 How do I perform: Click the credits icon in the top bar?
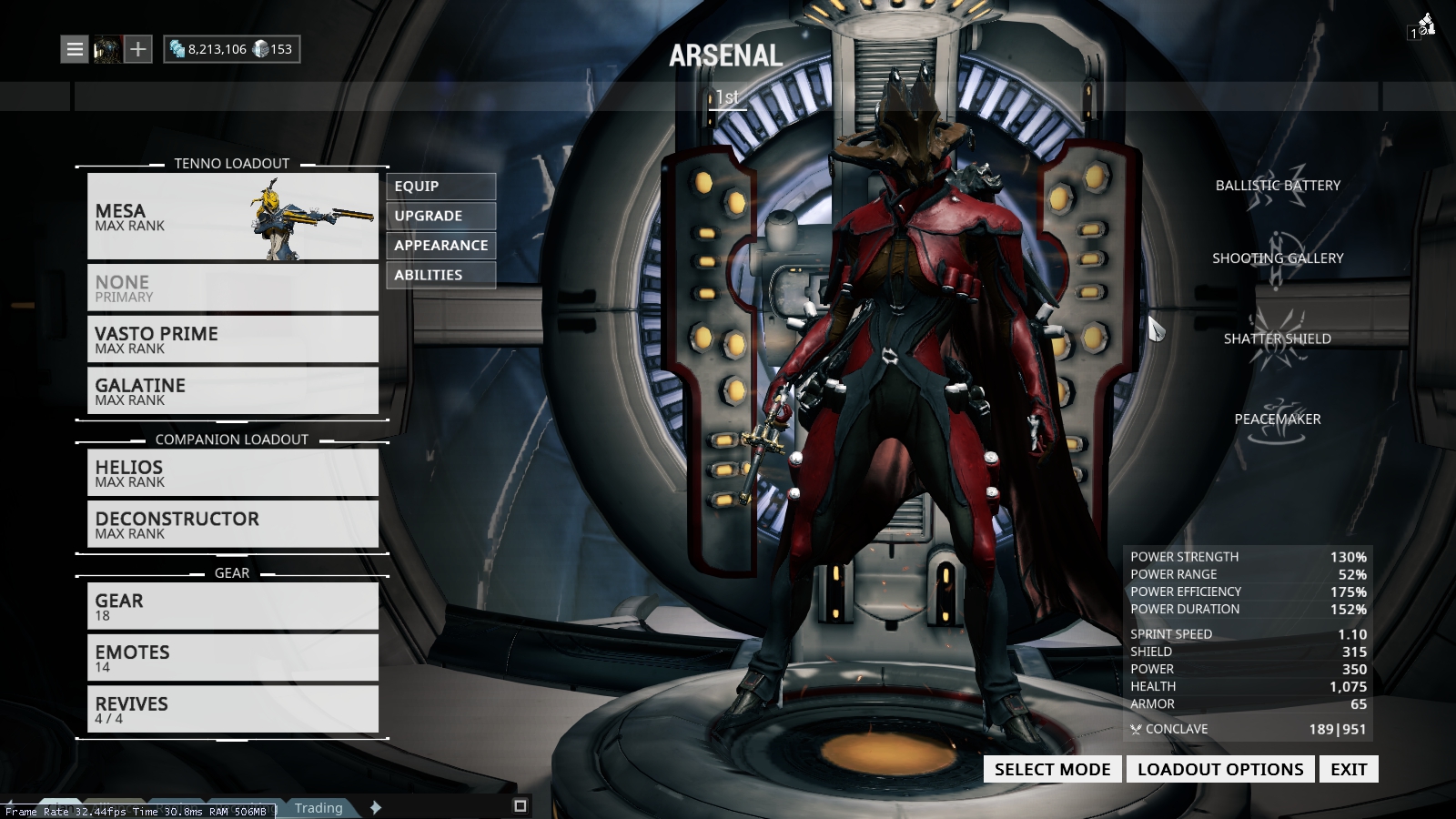click(x=178, y=48)
